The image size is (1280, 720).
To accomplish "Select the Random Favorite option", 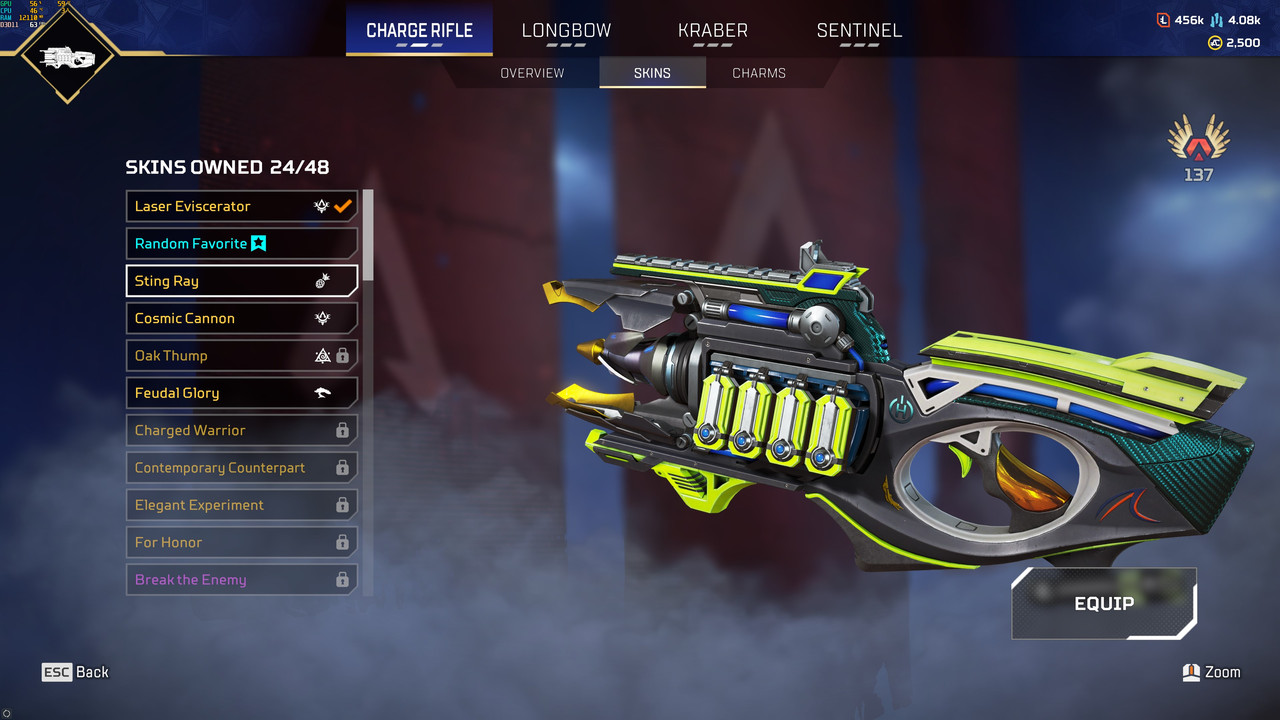I will (x=241, y=244).
